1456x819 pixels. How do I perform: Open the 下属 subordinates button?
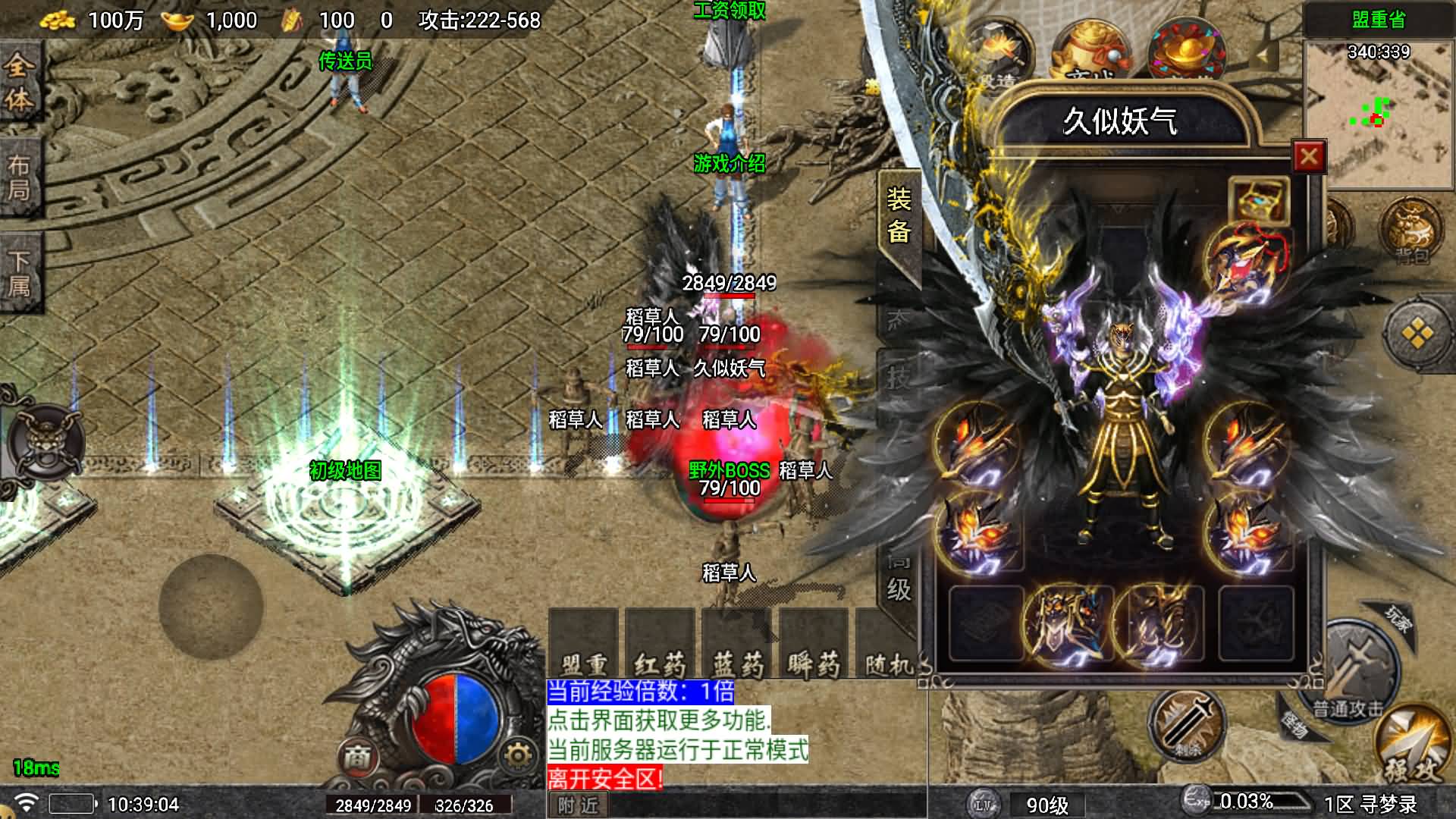19,273
